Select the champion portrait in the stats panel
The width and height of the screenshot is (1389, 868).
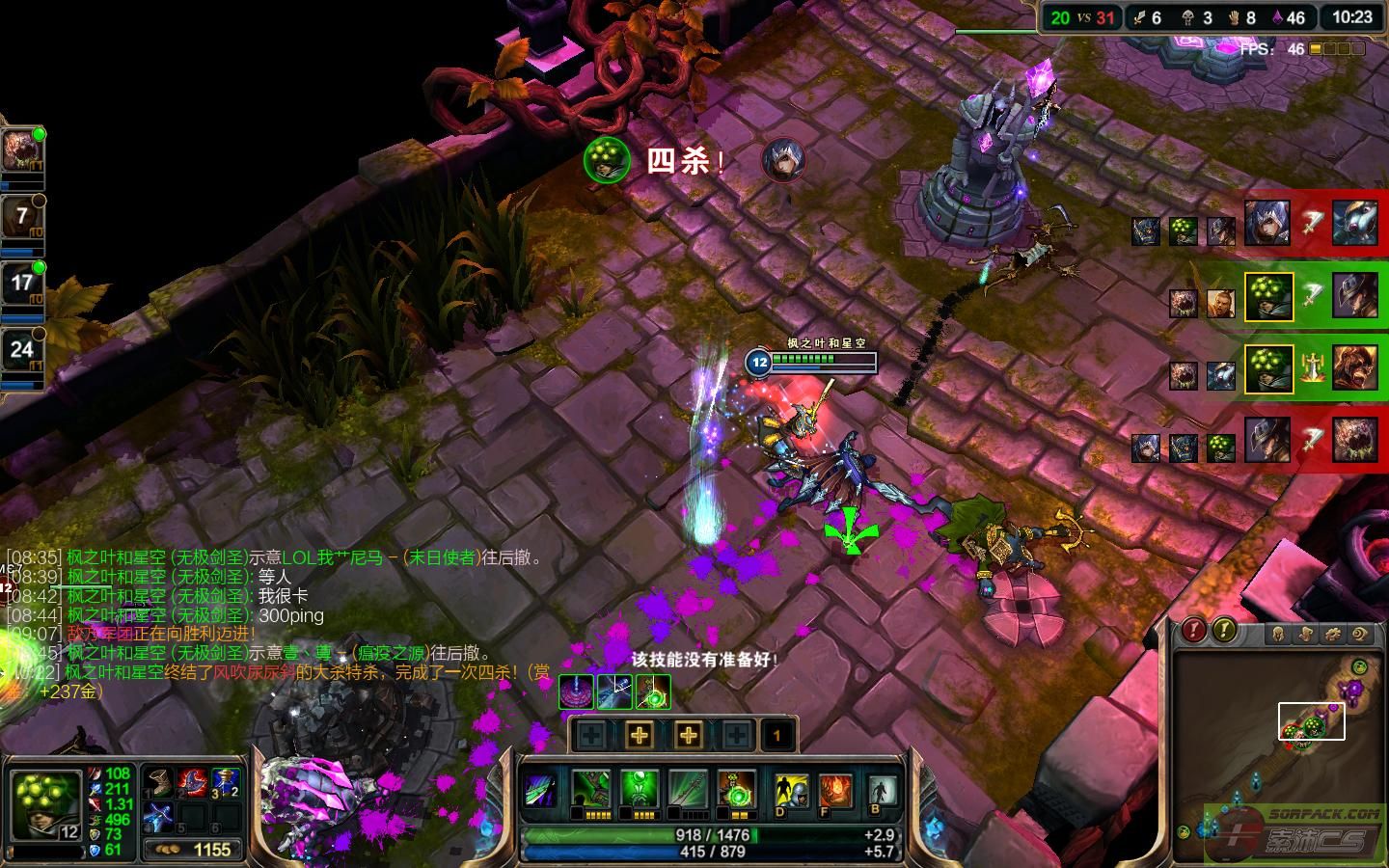pyautogui.click(x=45, y=804)
